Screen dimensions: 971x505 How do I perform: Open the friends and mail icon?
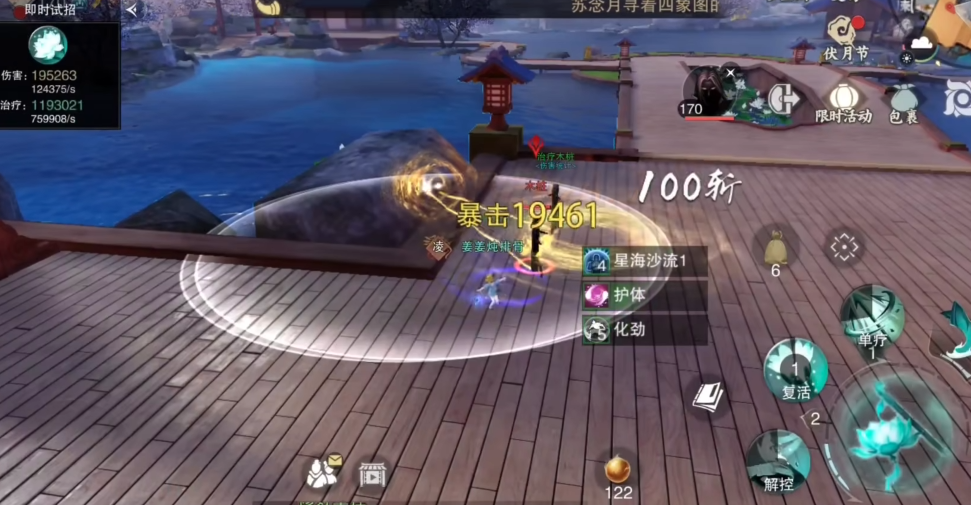click(x=324, y=471)
